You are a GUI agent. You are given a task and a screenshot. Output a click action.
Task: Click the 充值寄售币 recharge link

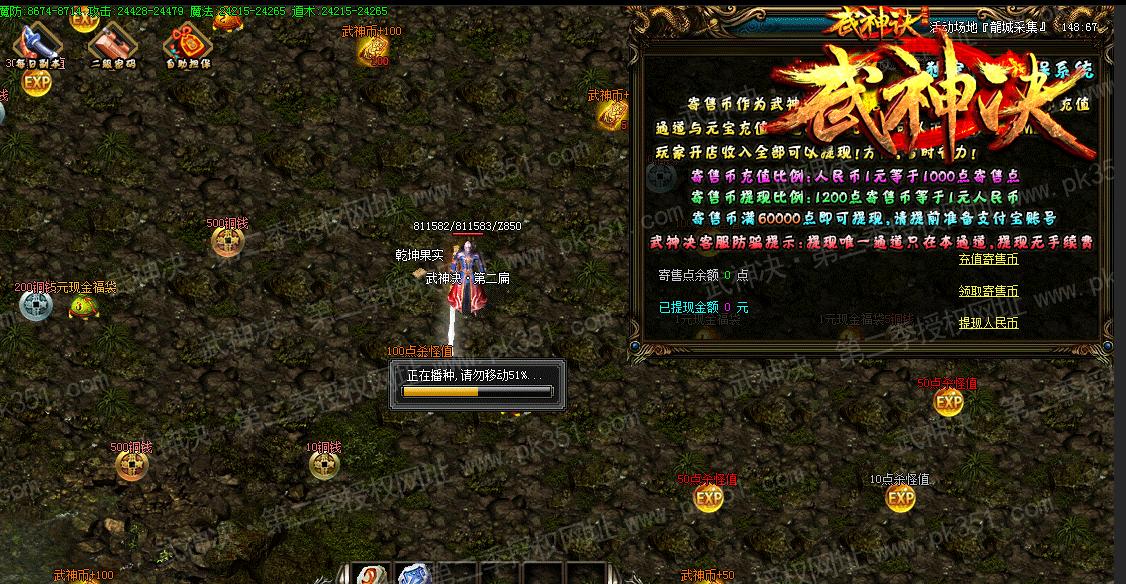click(988, 259)
